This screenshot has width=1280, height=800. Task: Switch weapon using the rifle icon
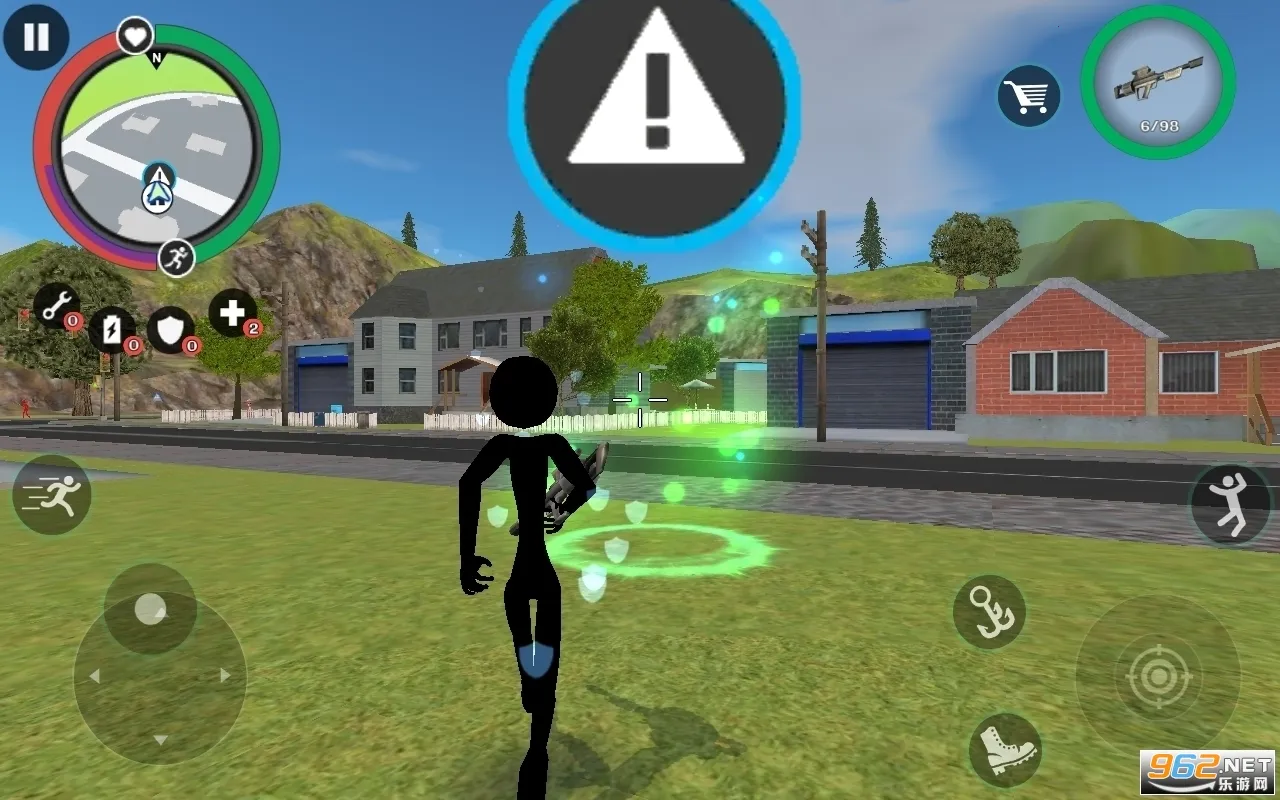coord(1158,82)
